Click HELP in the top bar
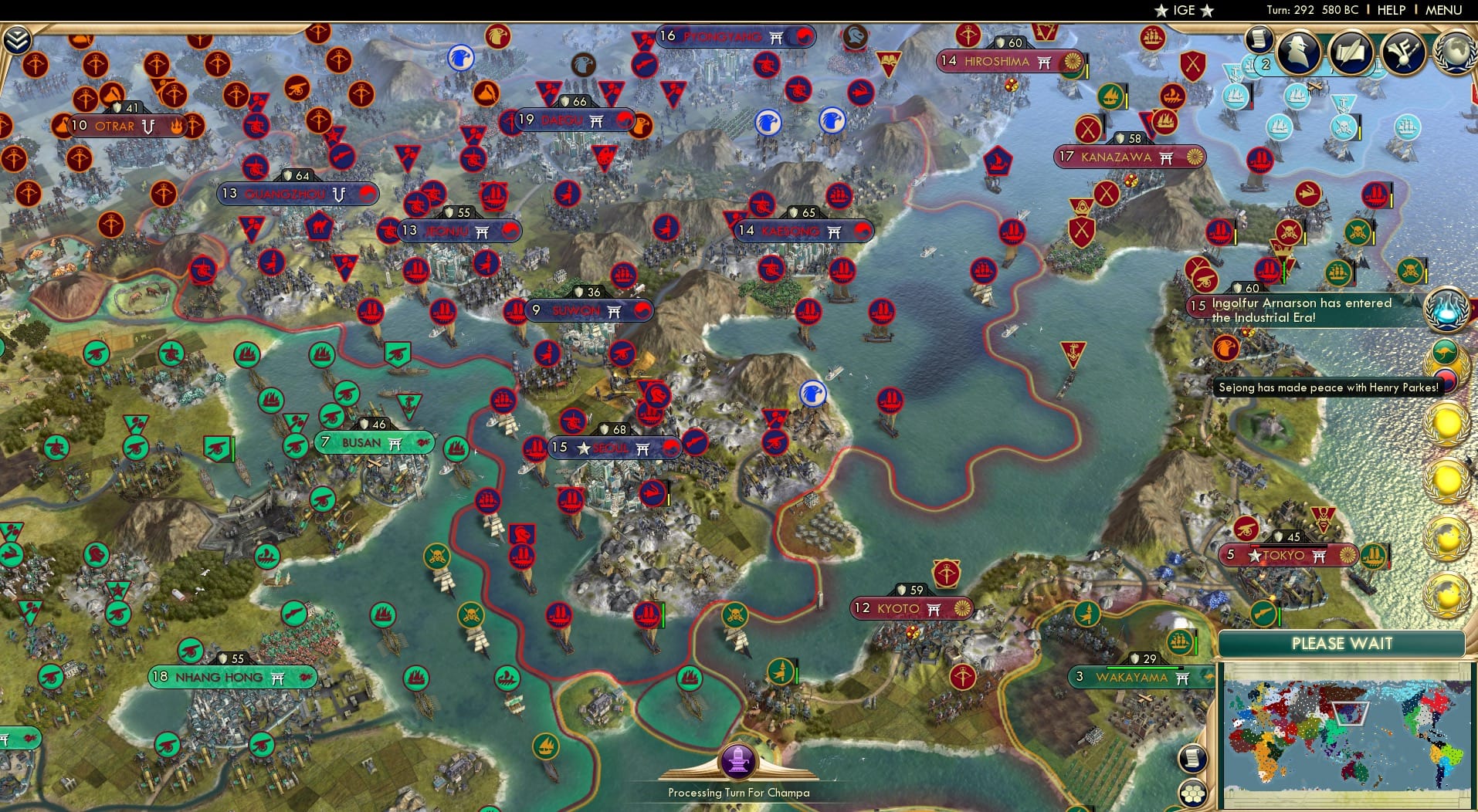Viewport: 1478px width, 812px height. click(1391, 10)
